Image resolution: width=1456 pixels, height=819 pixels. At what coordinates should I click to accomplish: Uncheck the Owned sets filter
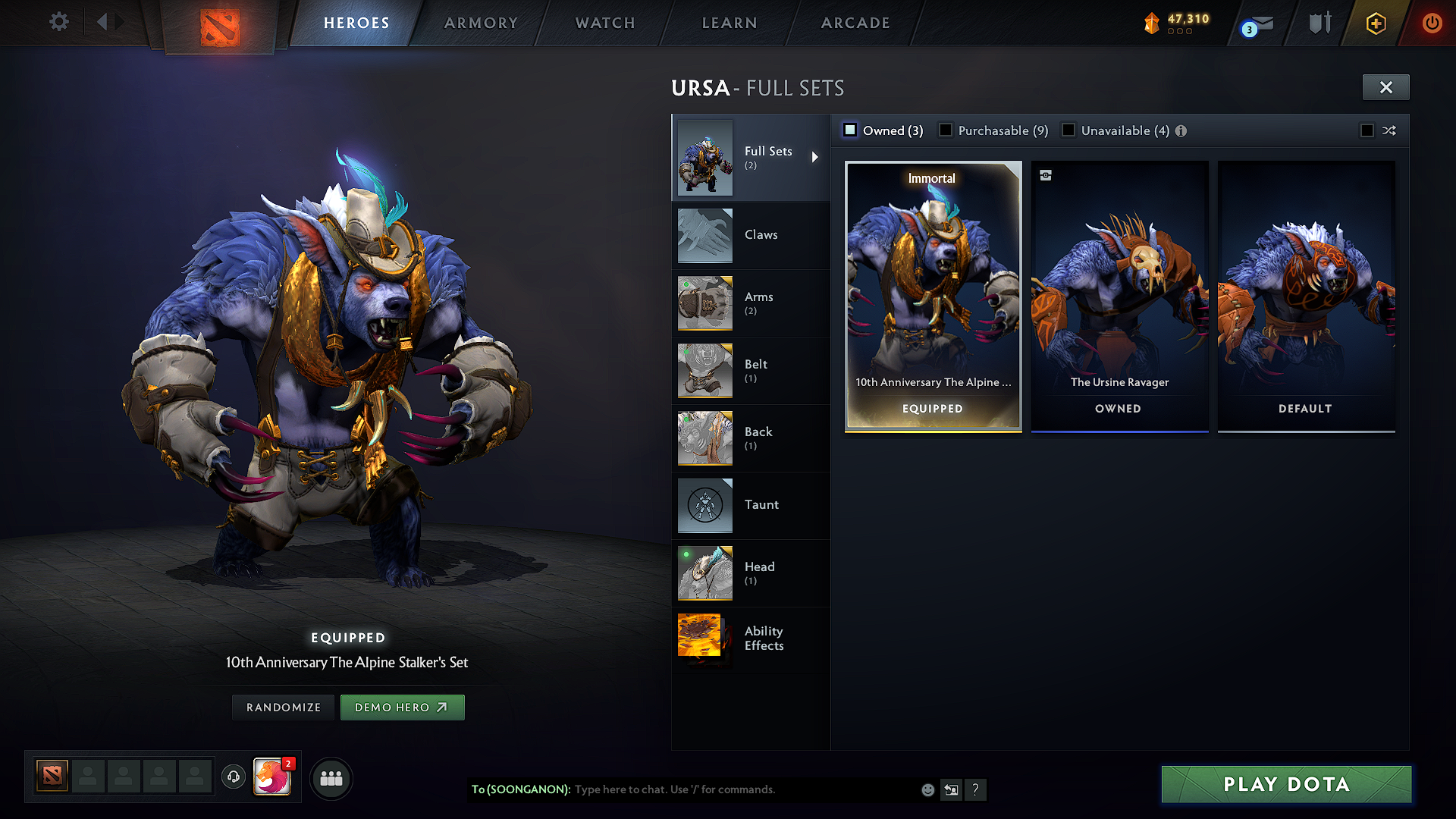(849, 130)
